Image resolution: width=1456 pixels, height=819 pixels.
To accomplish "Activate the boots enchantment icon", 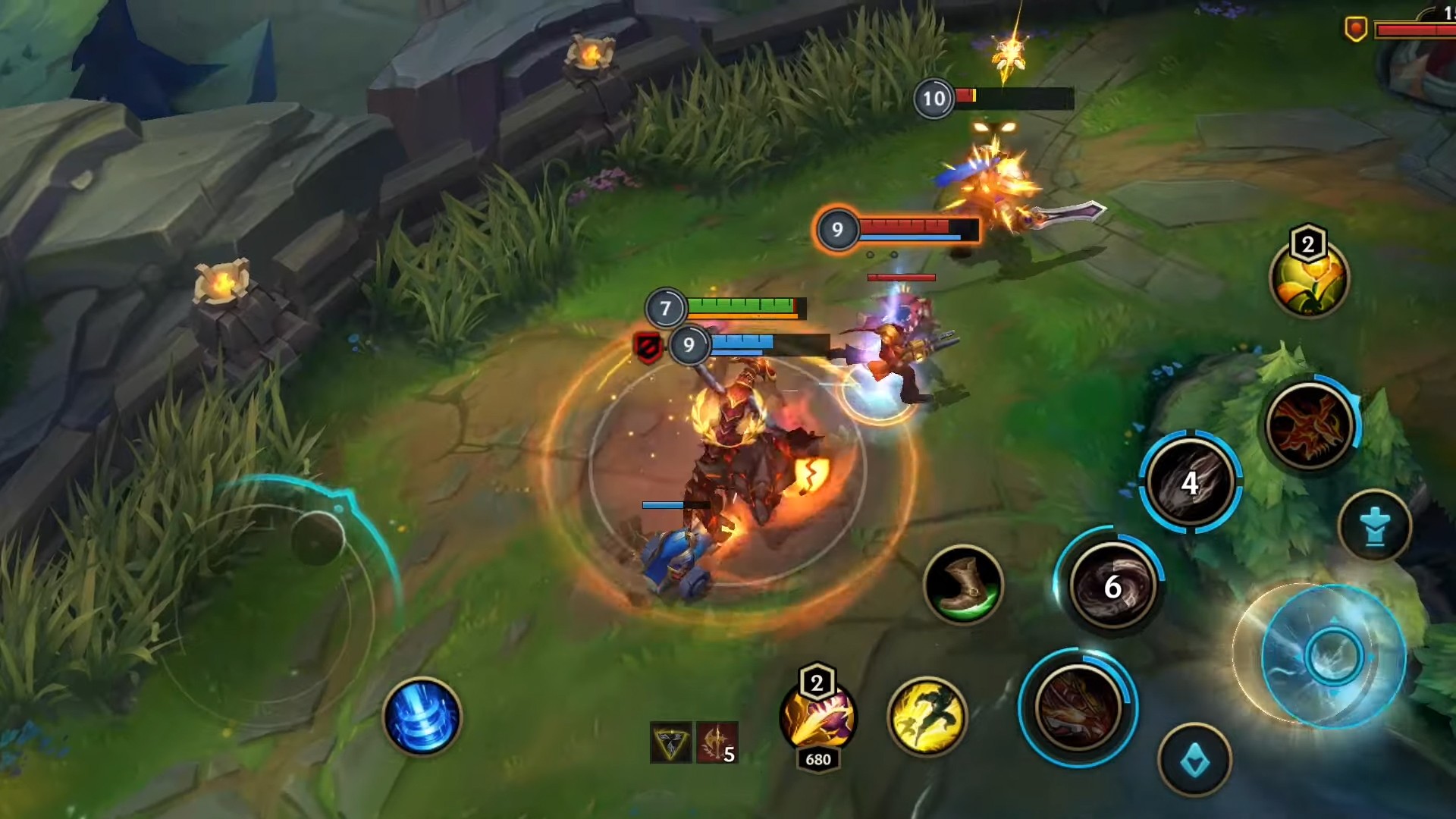I will [963, 585].
